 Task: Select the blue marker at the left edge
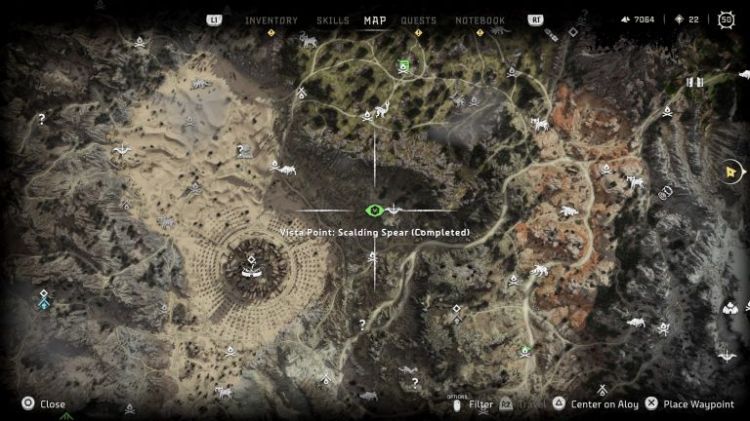point(43,299)
